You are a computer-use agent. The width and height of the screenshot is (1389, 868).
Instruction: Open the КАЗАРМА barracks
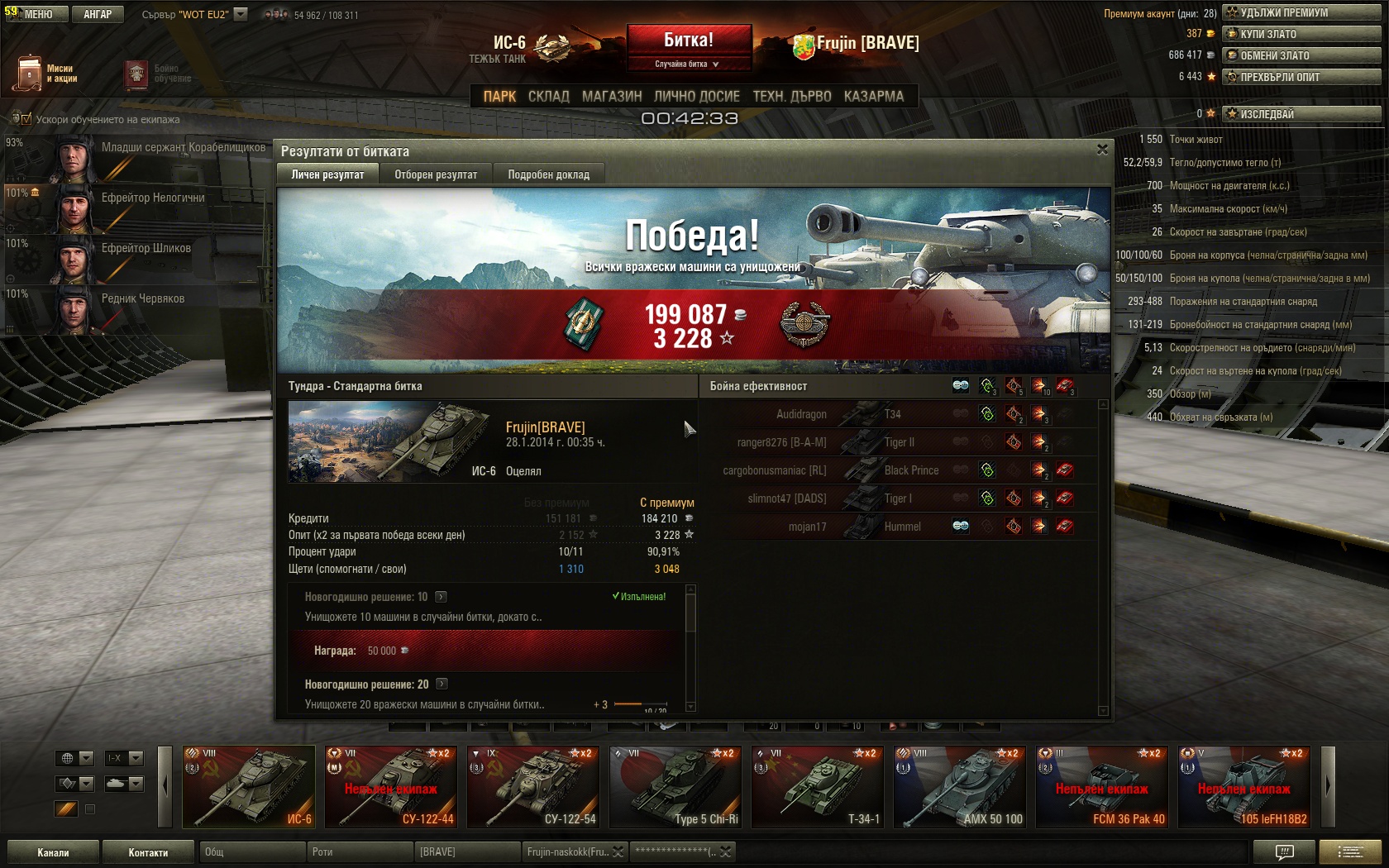(x=874, y=97)
